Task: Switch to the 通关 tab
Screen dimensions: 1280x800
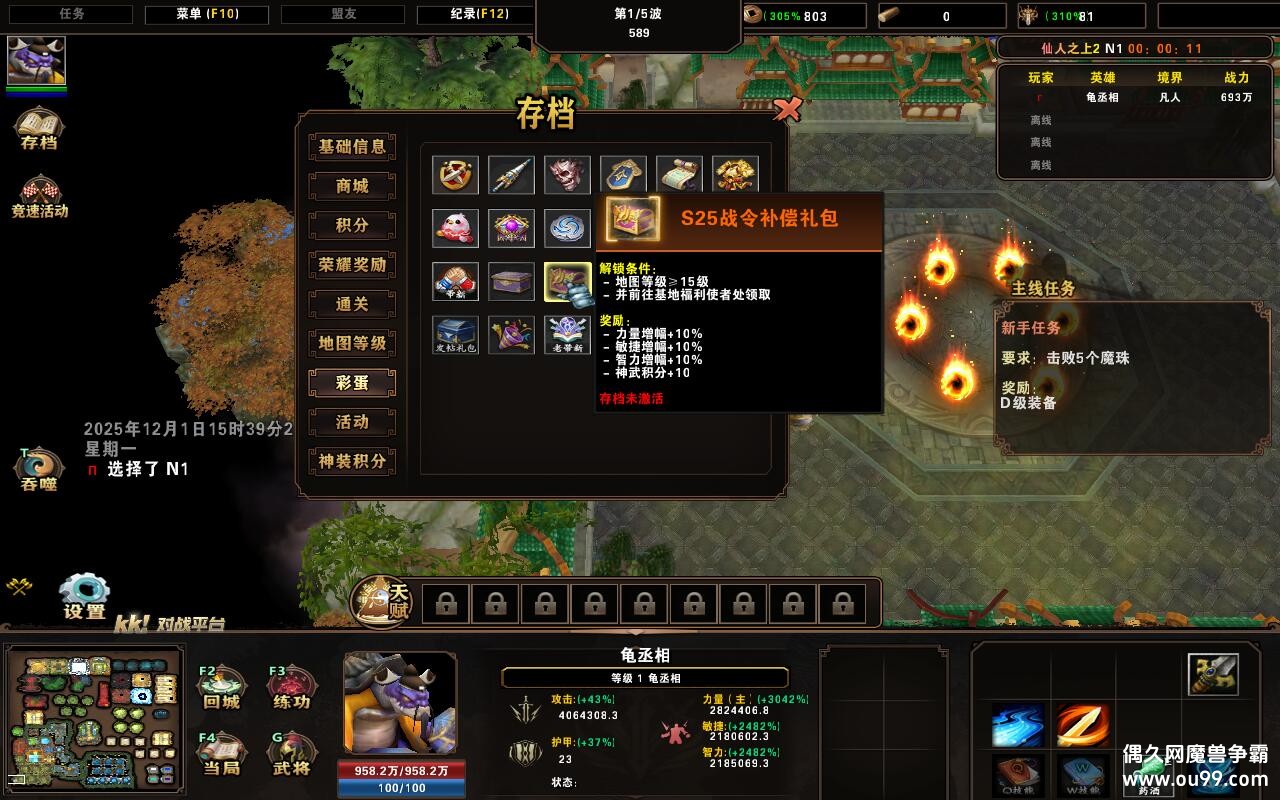Action: click(352, 304)
